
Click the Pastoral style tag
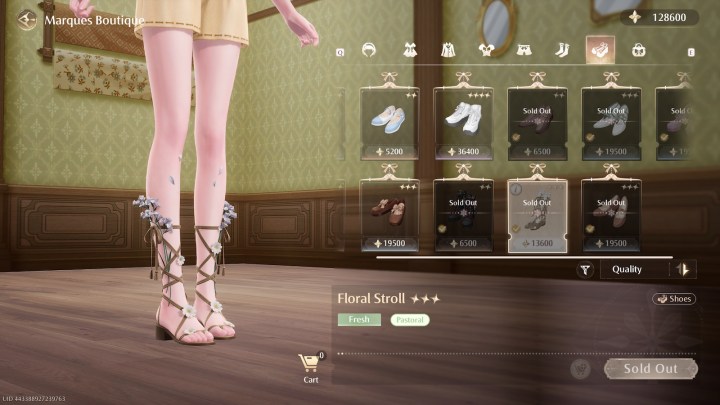410,320
